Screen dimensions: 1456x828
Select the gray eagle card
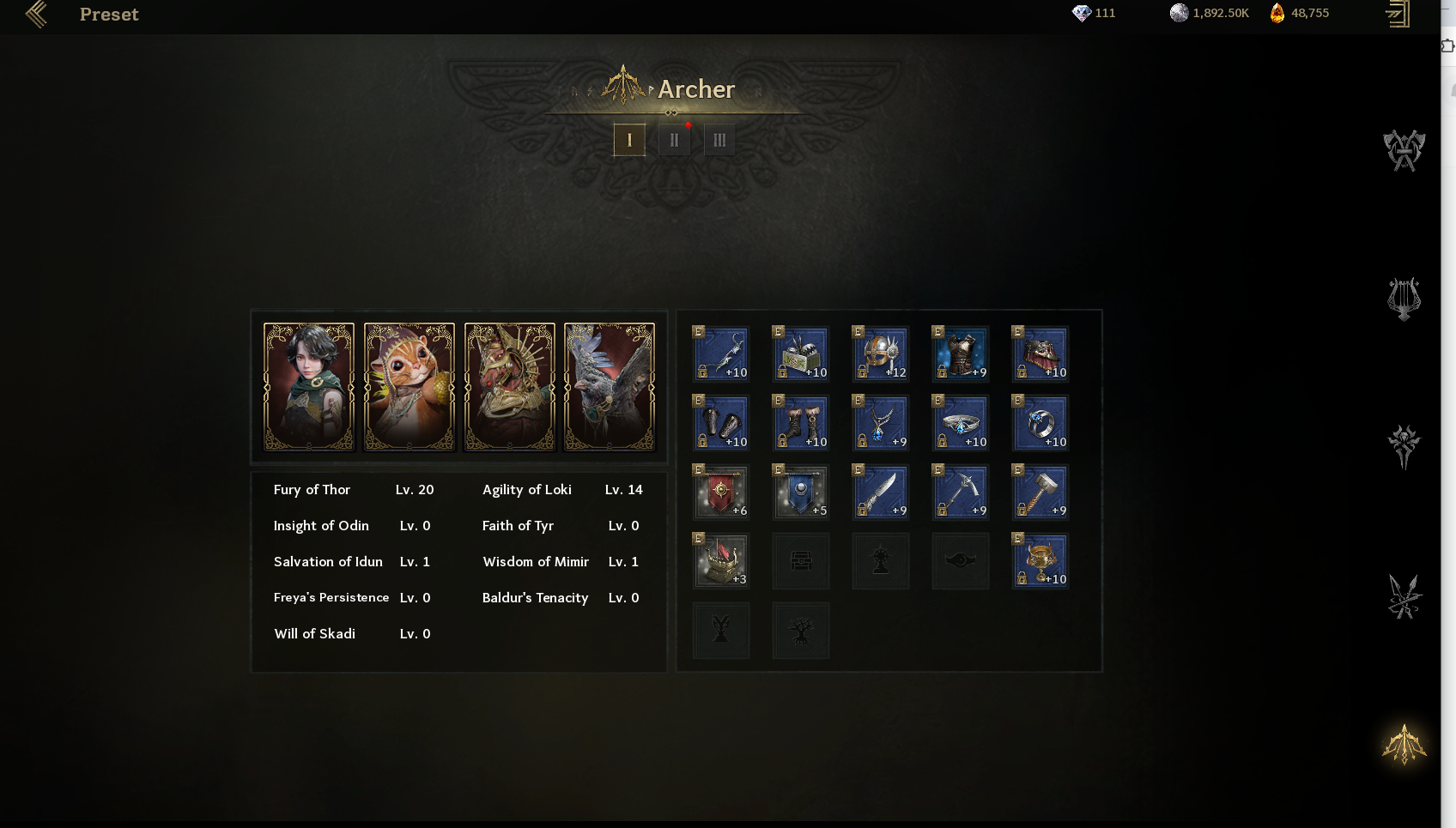click(x=610, y=386)
